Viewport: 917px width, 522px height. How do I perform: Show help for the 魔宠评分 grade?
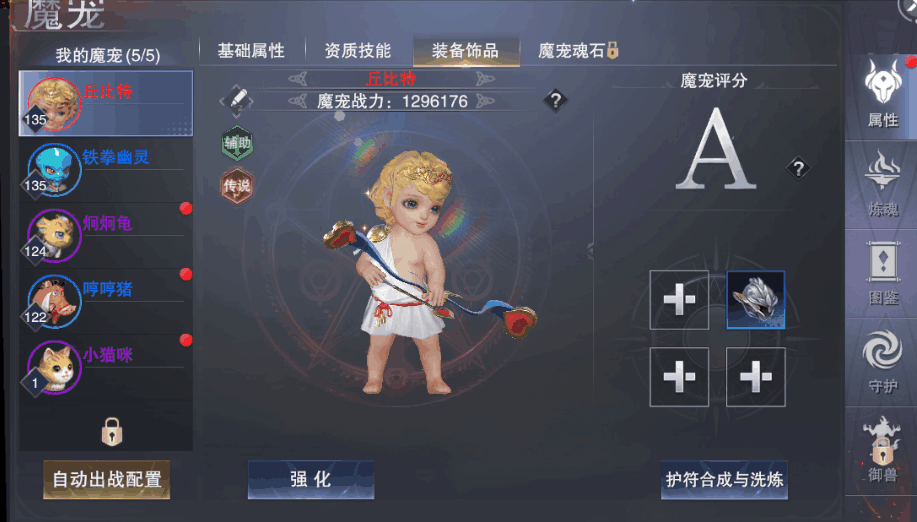pos(797,168)
